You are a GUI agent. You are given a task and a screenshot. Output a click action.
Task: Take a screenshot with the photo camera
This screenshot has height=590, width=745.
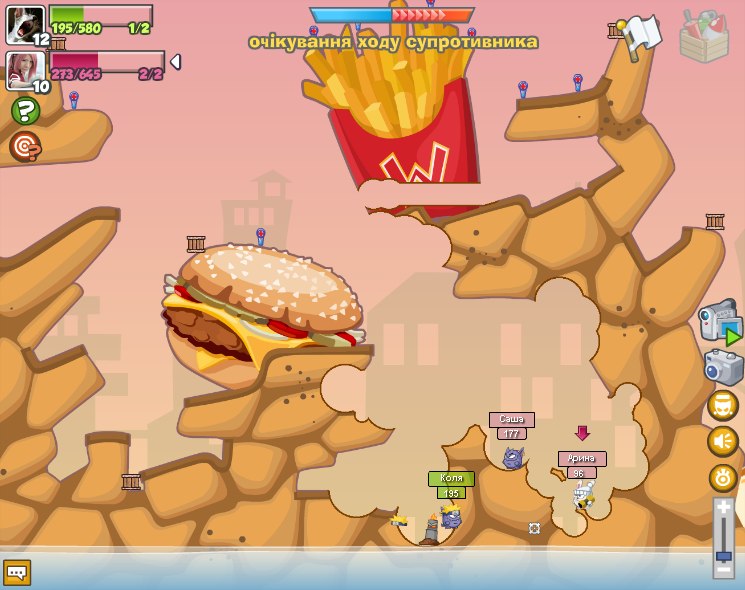pos(723,367)
